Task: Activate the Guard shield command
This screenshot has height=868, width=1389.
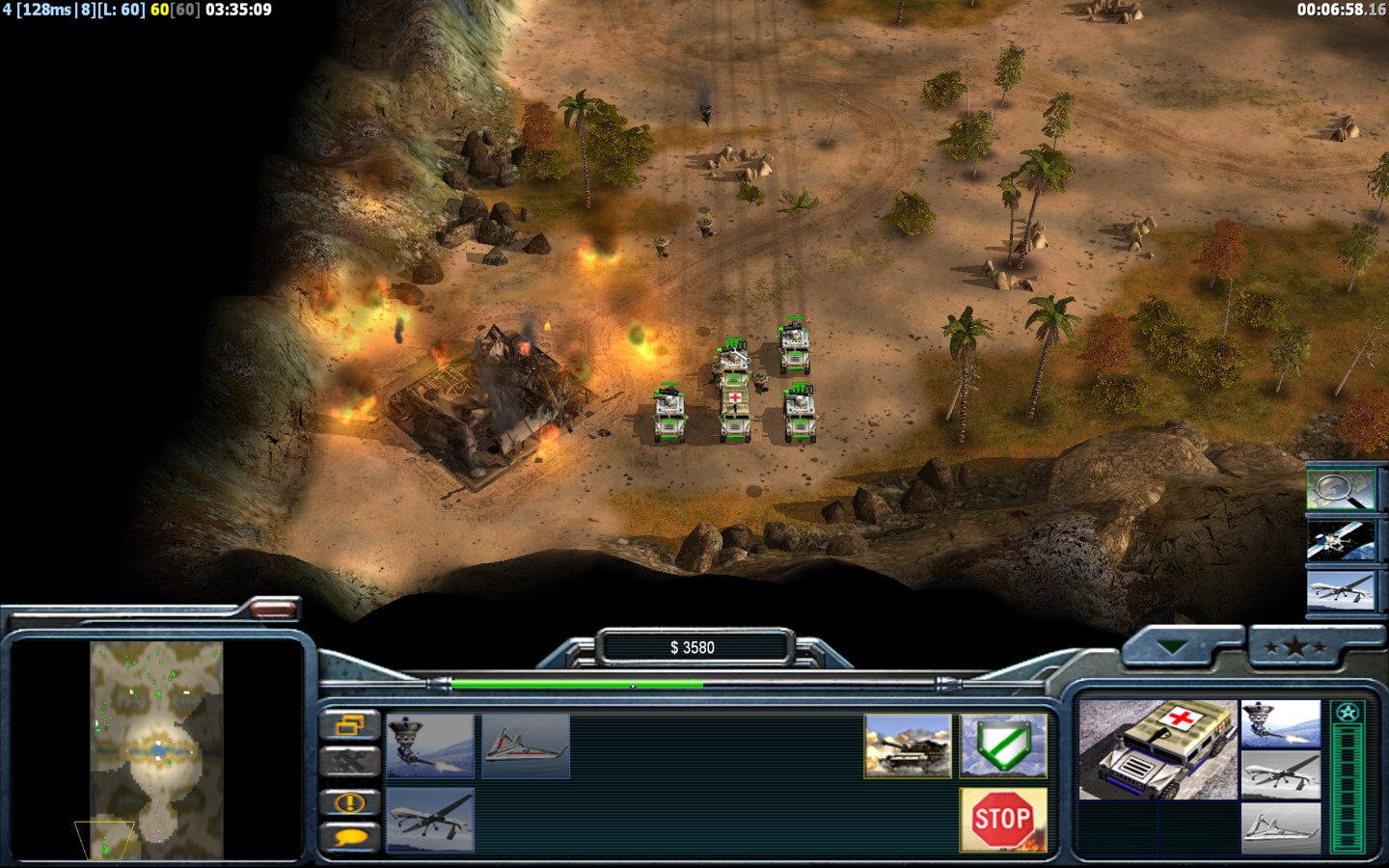Action: pyautogui.click(x=1003, y=746)
